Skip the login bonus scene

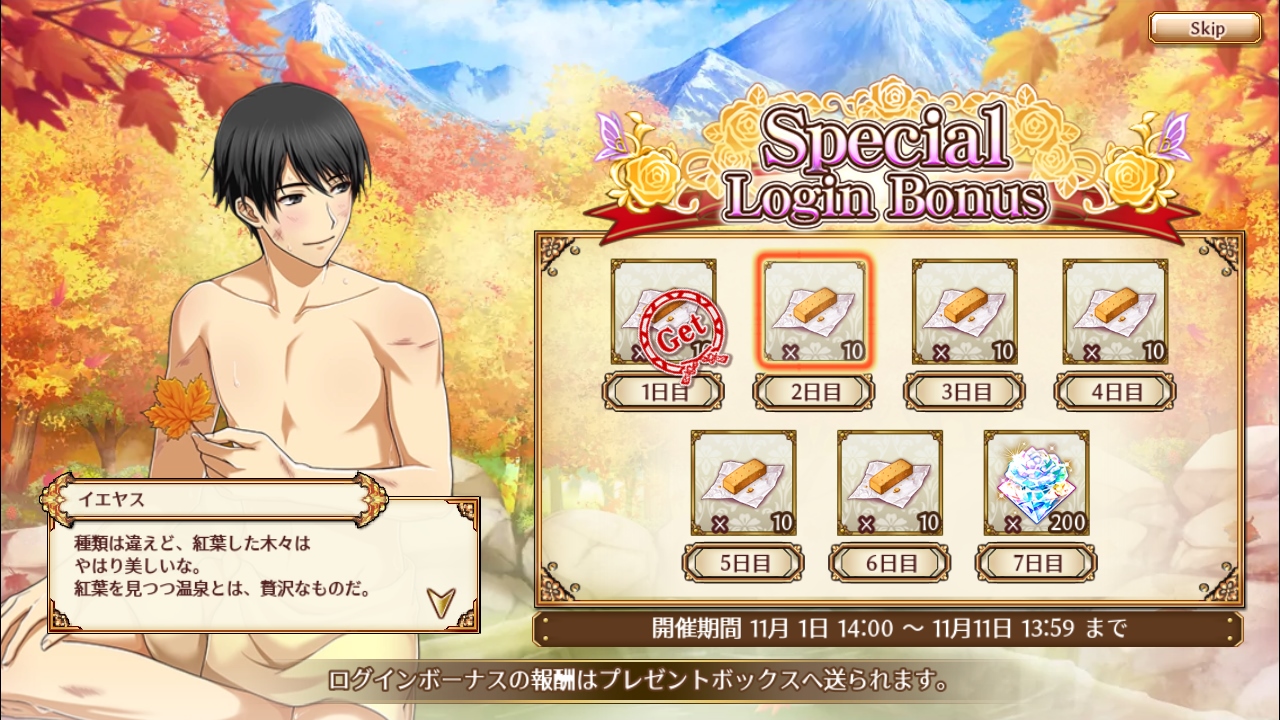tap(1205, 28)
